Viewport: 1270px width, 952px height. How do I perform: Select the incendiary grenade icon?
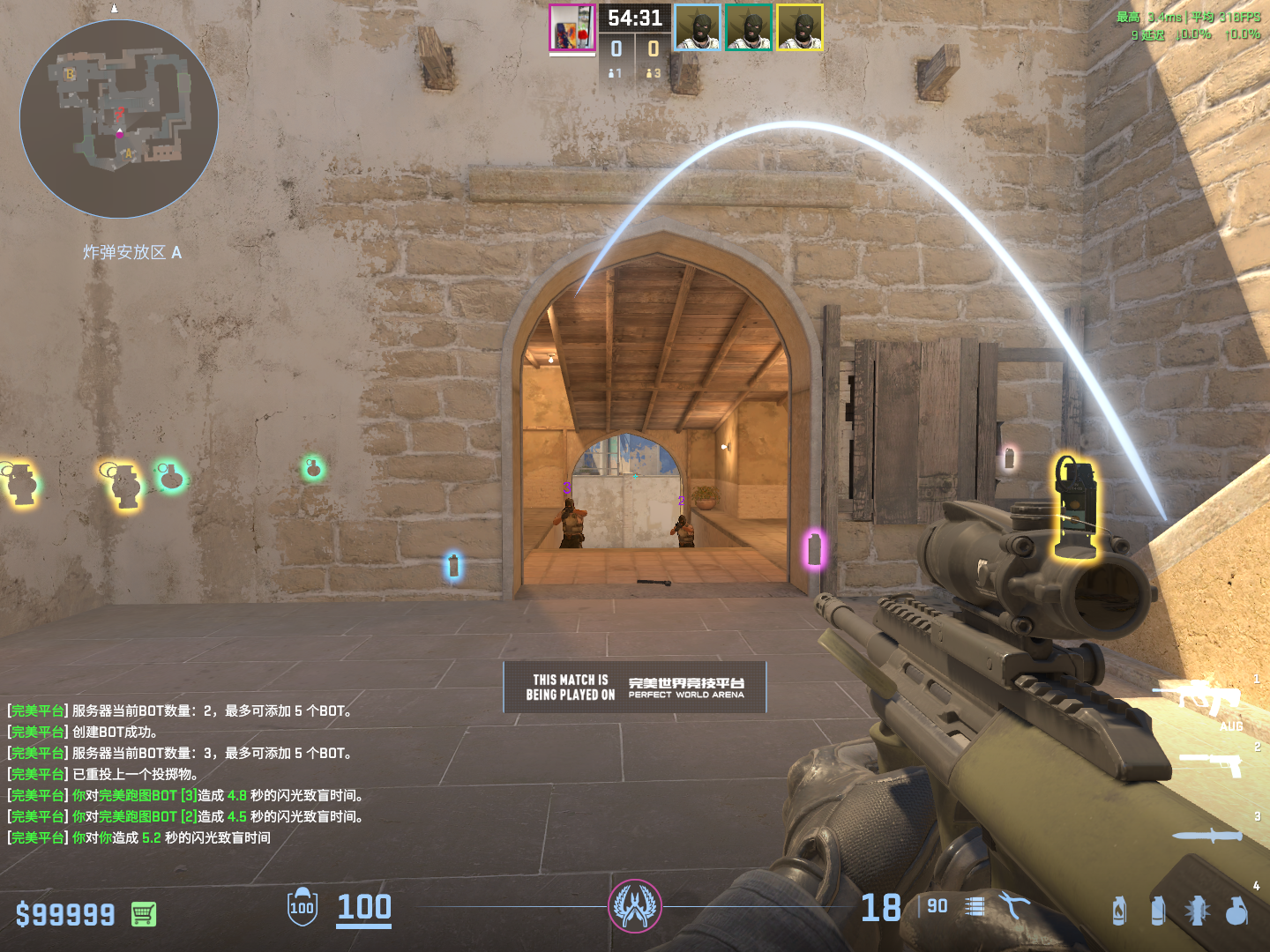pyautogui.click(x=1119, y=911)
